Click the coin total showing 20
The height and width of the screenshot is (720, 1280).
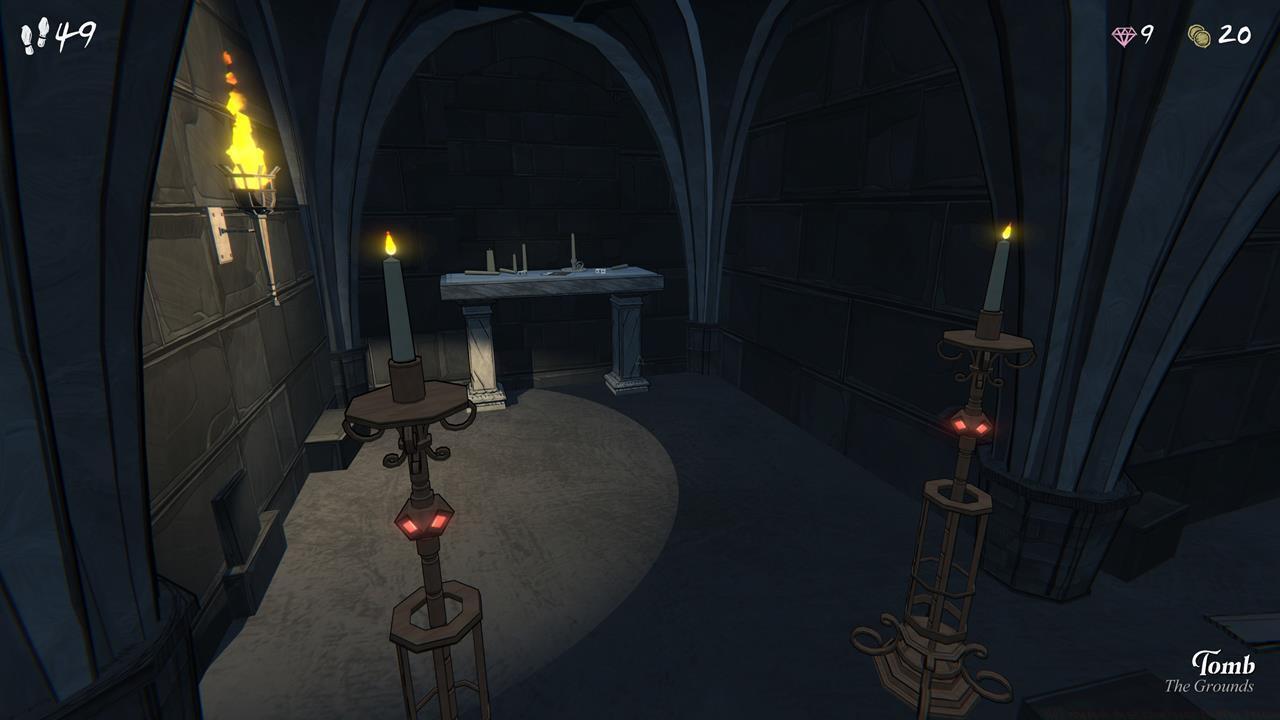tap(1237, 33)
